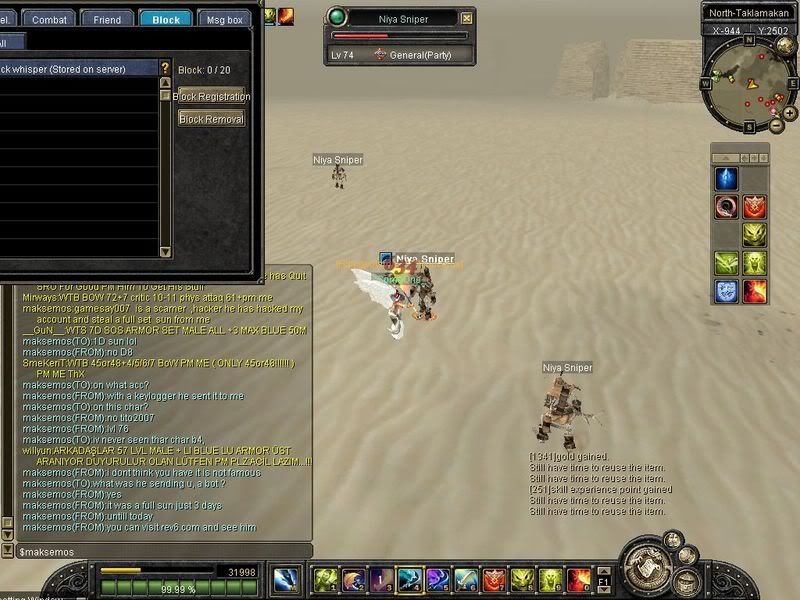Close the Niya Sniper target window
This screenshot has width=800, height=600.
tap(467, 18)
